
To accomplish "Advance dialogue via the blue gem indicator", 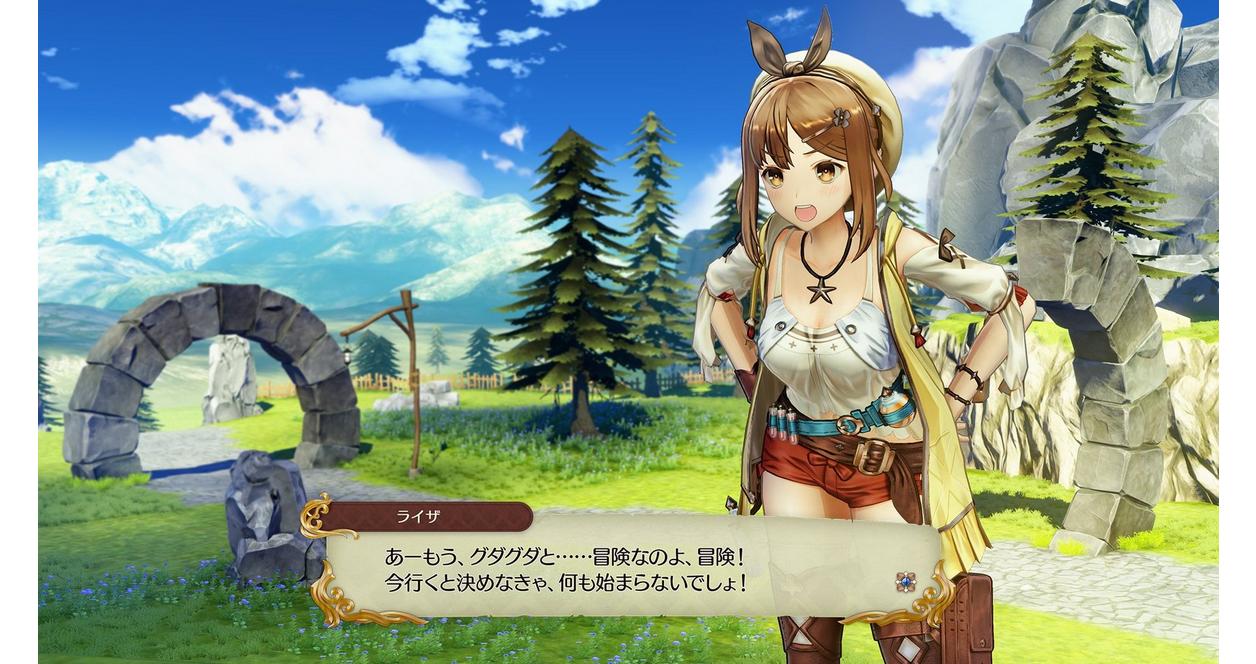I will tap(905, 581).
